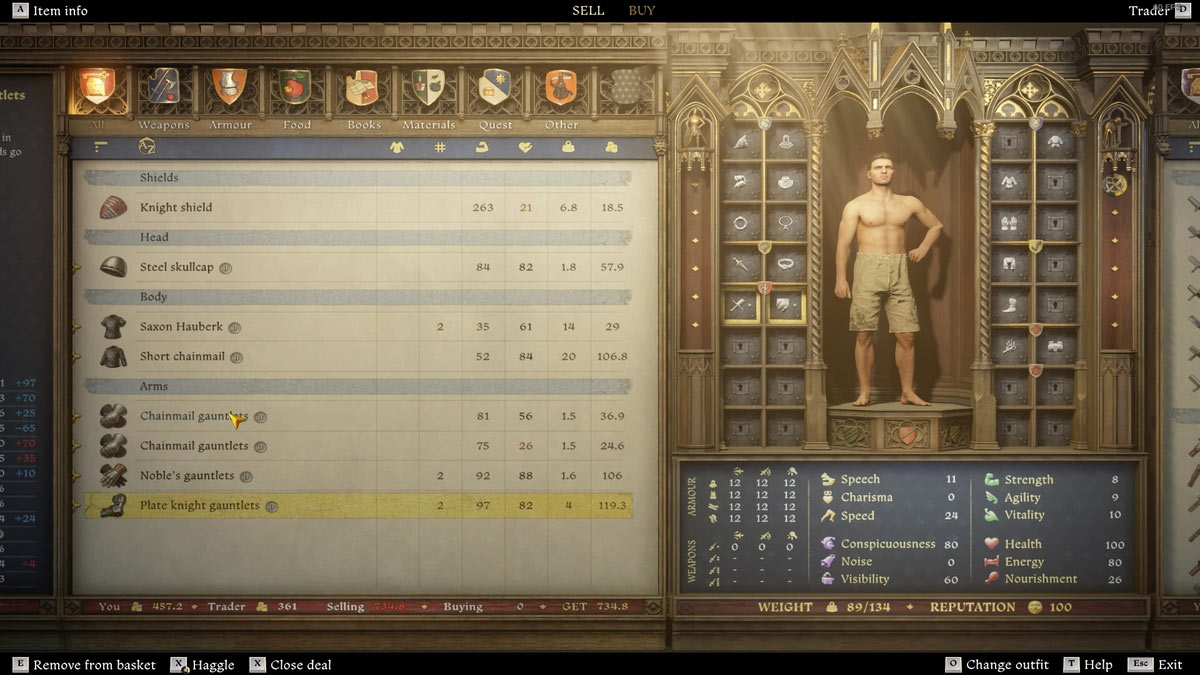Show the Food category tab
The height and width of the screenshot is (675, 1200).
(295, 92)
